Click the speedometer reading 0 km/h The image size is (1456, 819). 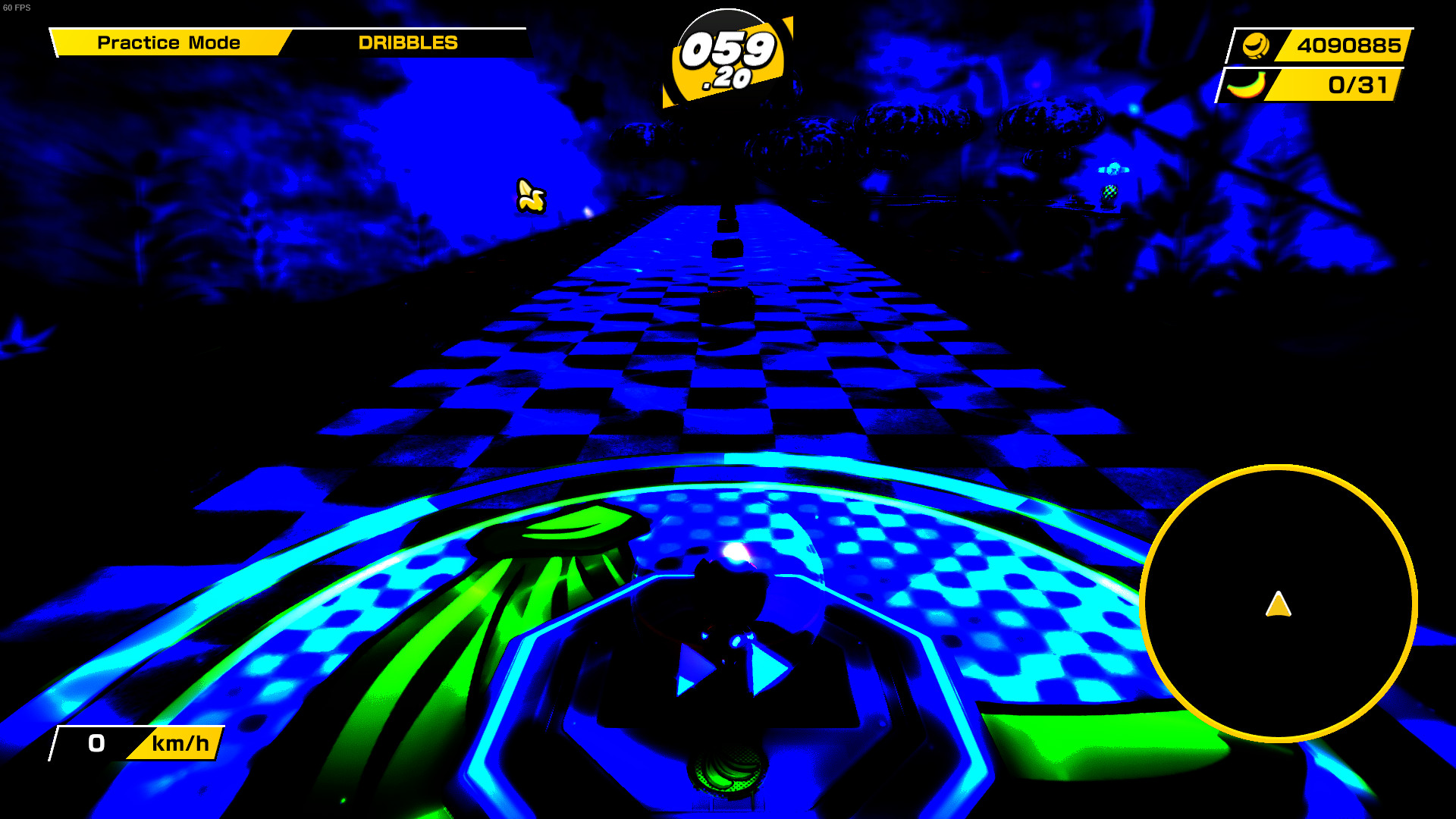(96, 744)
